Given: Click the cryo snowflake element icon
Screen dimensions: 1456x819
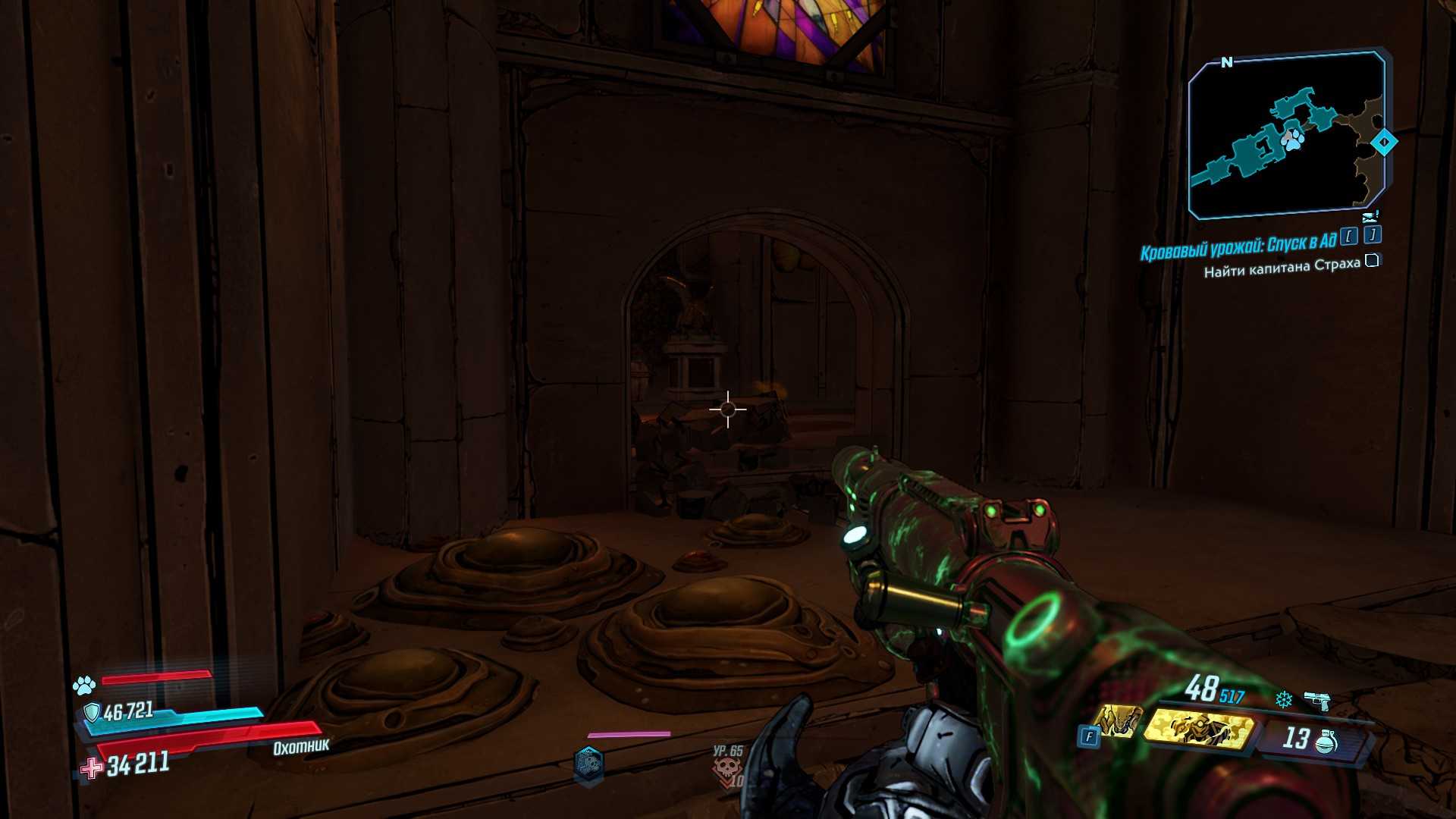Looking at the screenshot, I should [1283, 698].
